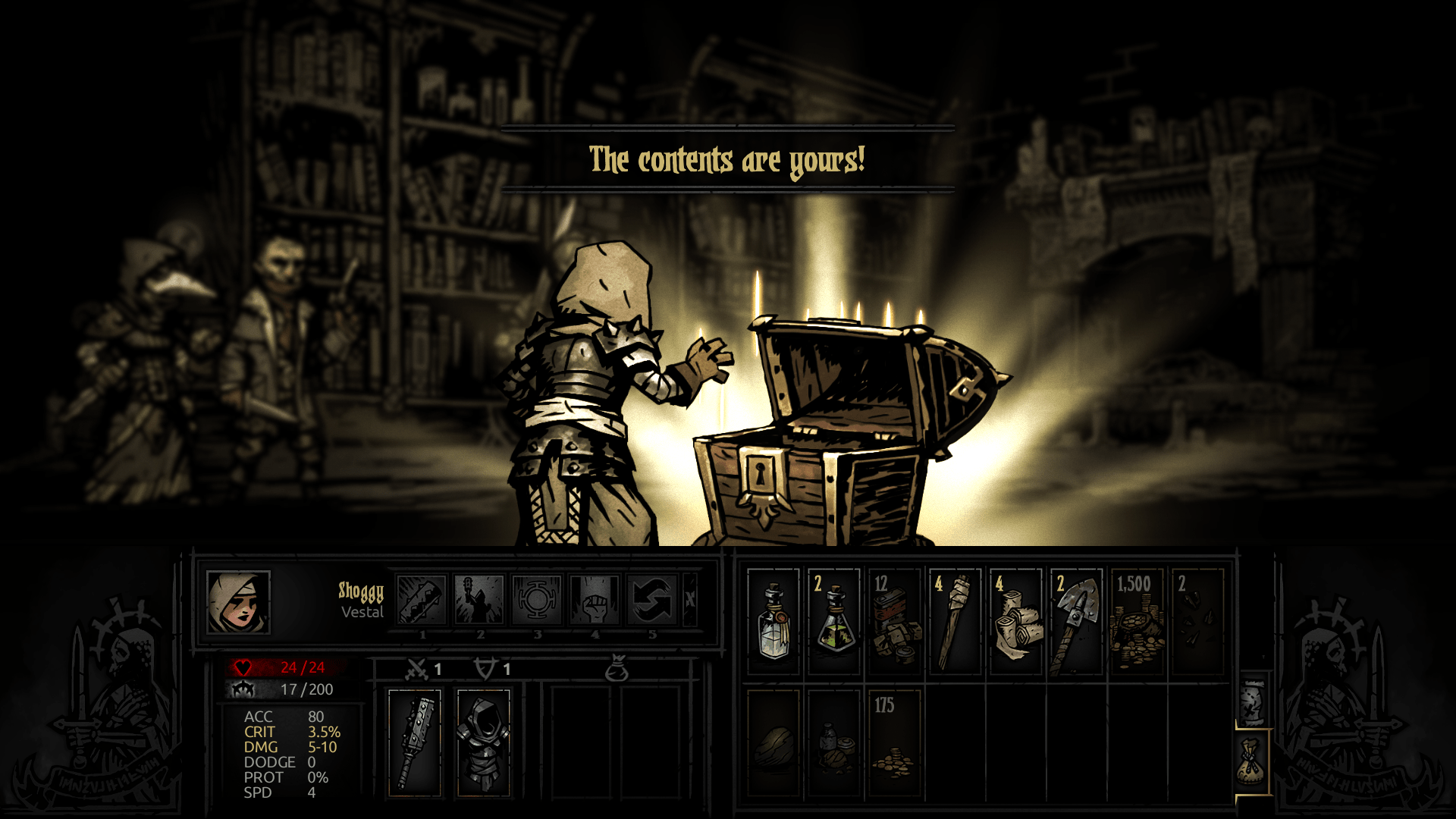Select the stack of 12 food
The image size is (1456, 819).
coord(895,622)
